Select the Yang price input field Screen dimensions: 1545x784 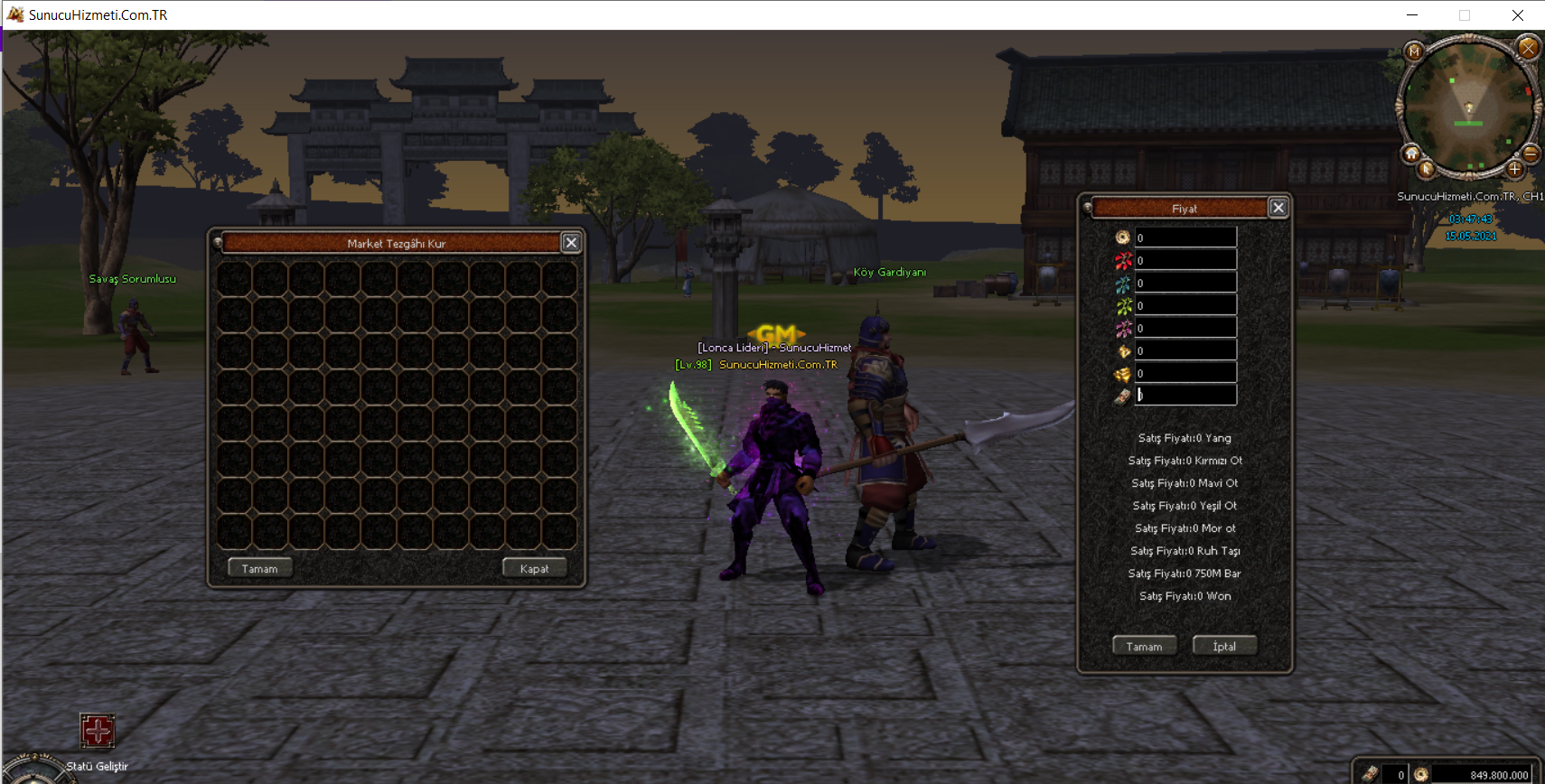tap(1185, 238)
